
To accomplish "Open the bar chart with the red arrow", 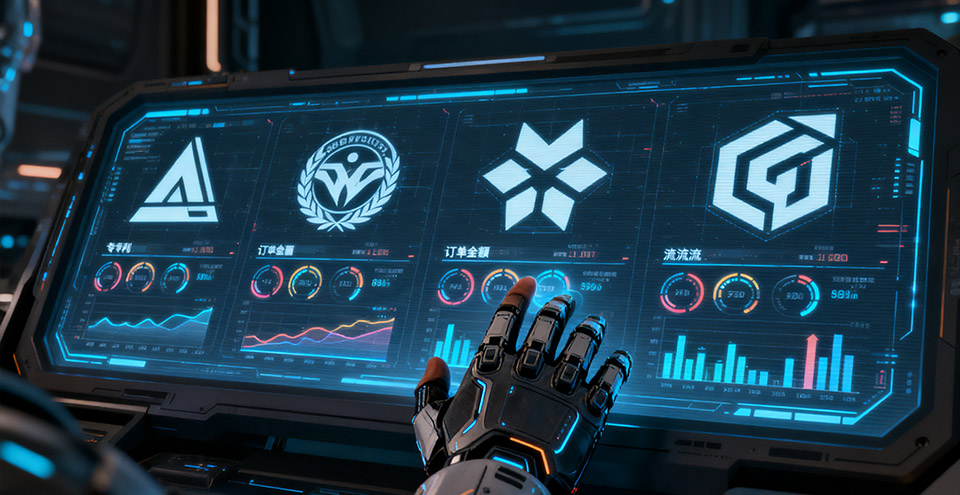I will 757,360.
